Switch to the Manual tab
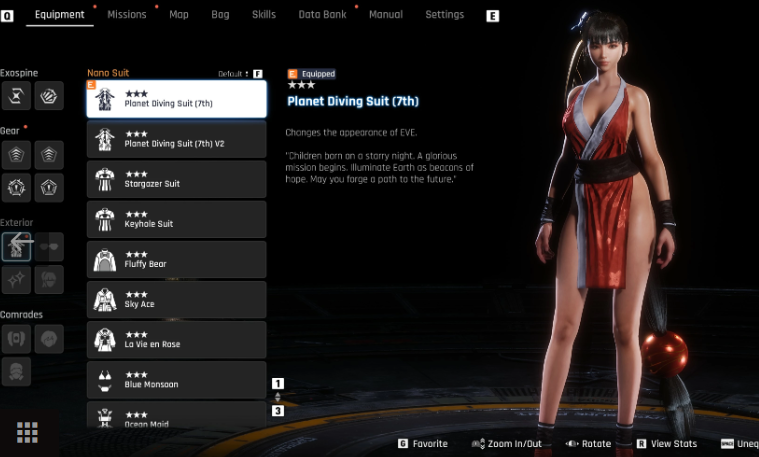 point(386,15)
